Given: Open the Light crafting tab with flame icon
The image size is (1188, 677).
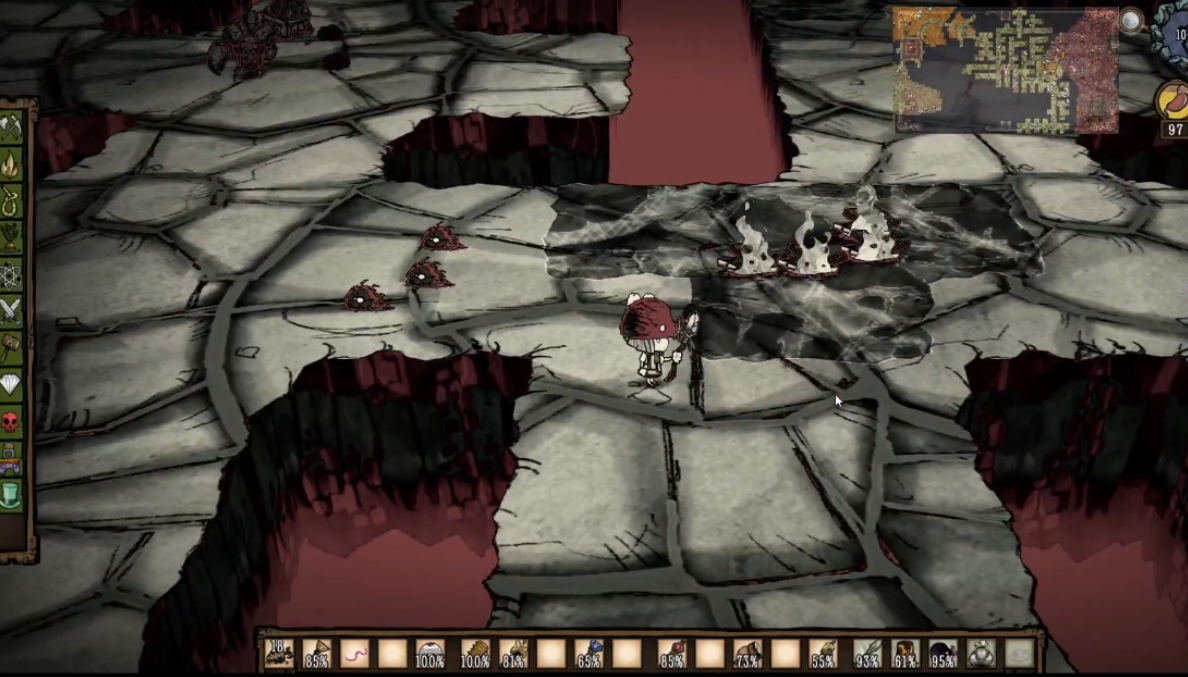Looking at the screenshot, I should click(11, 164).
